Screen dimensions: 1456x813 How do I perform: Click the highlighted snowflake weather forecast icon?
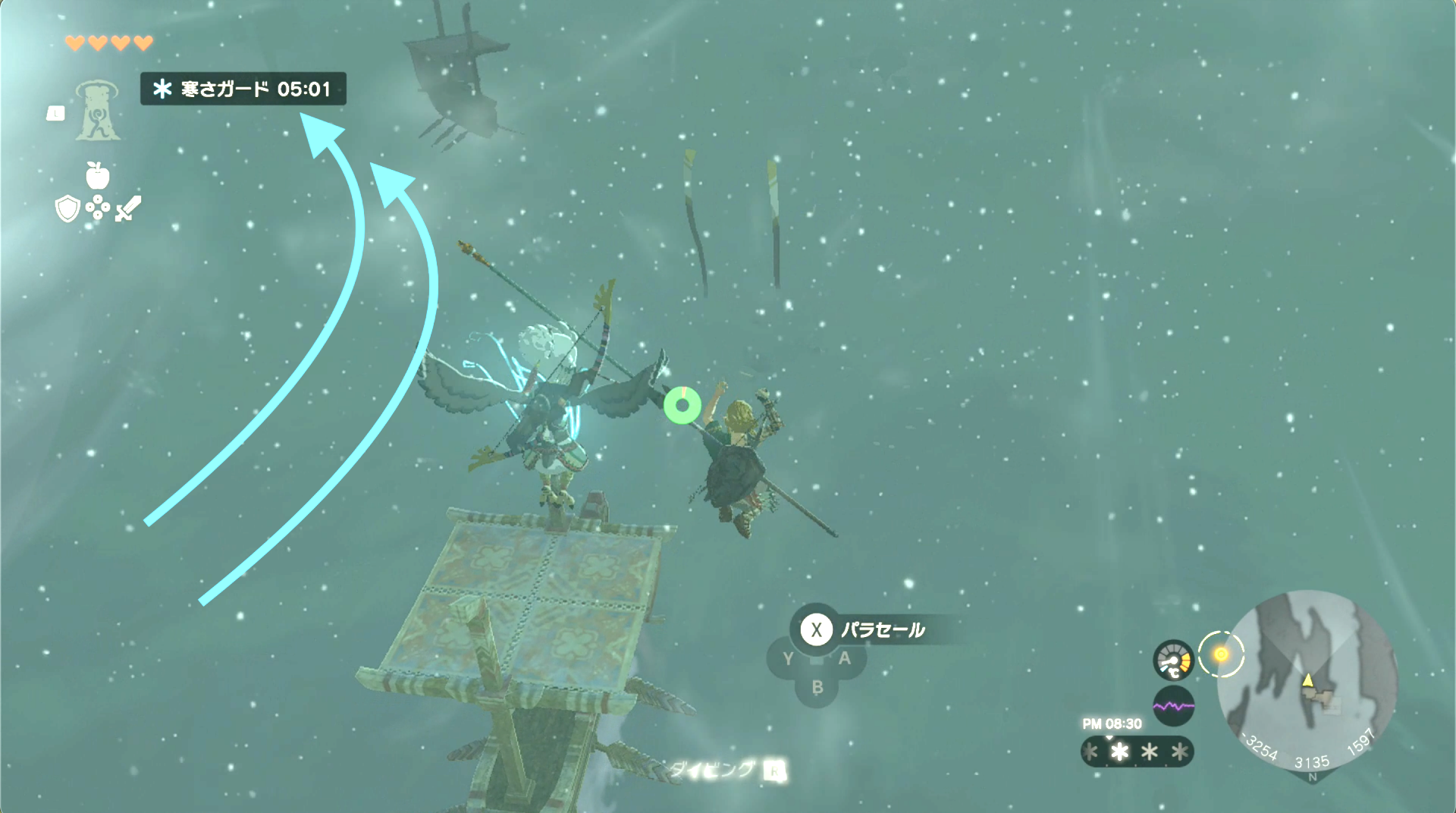(x=1120, y=752)
